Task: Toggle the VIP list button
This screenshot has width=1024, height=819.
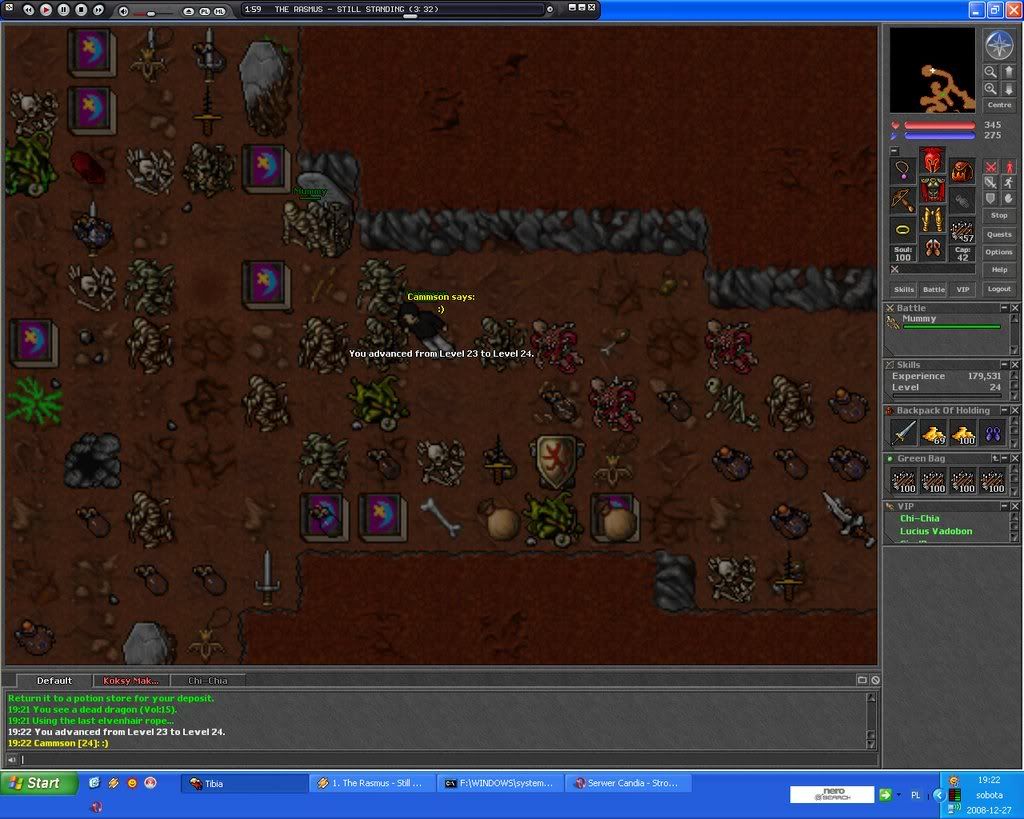Action: (x=963, y=289)
